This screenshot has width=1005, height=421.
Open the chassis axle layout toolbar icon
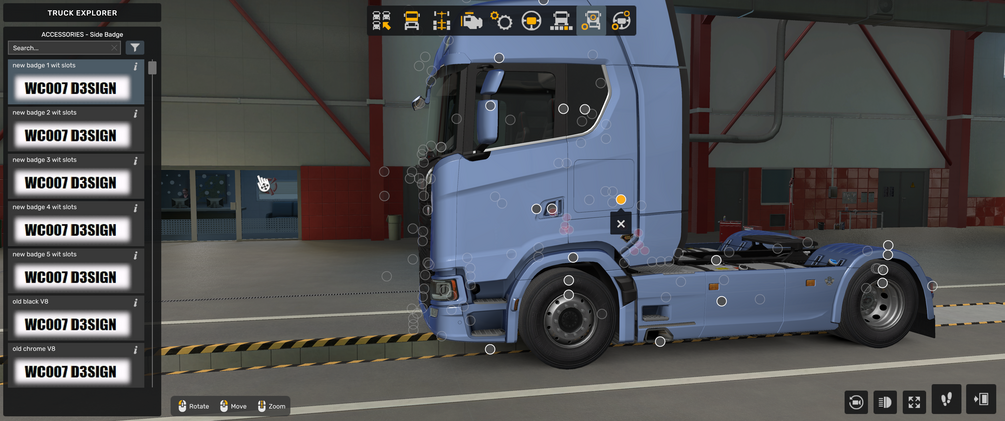point(441,20)
